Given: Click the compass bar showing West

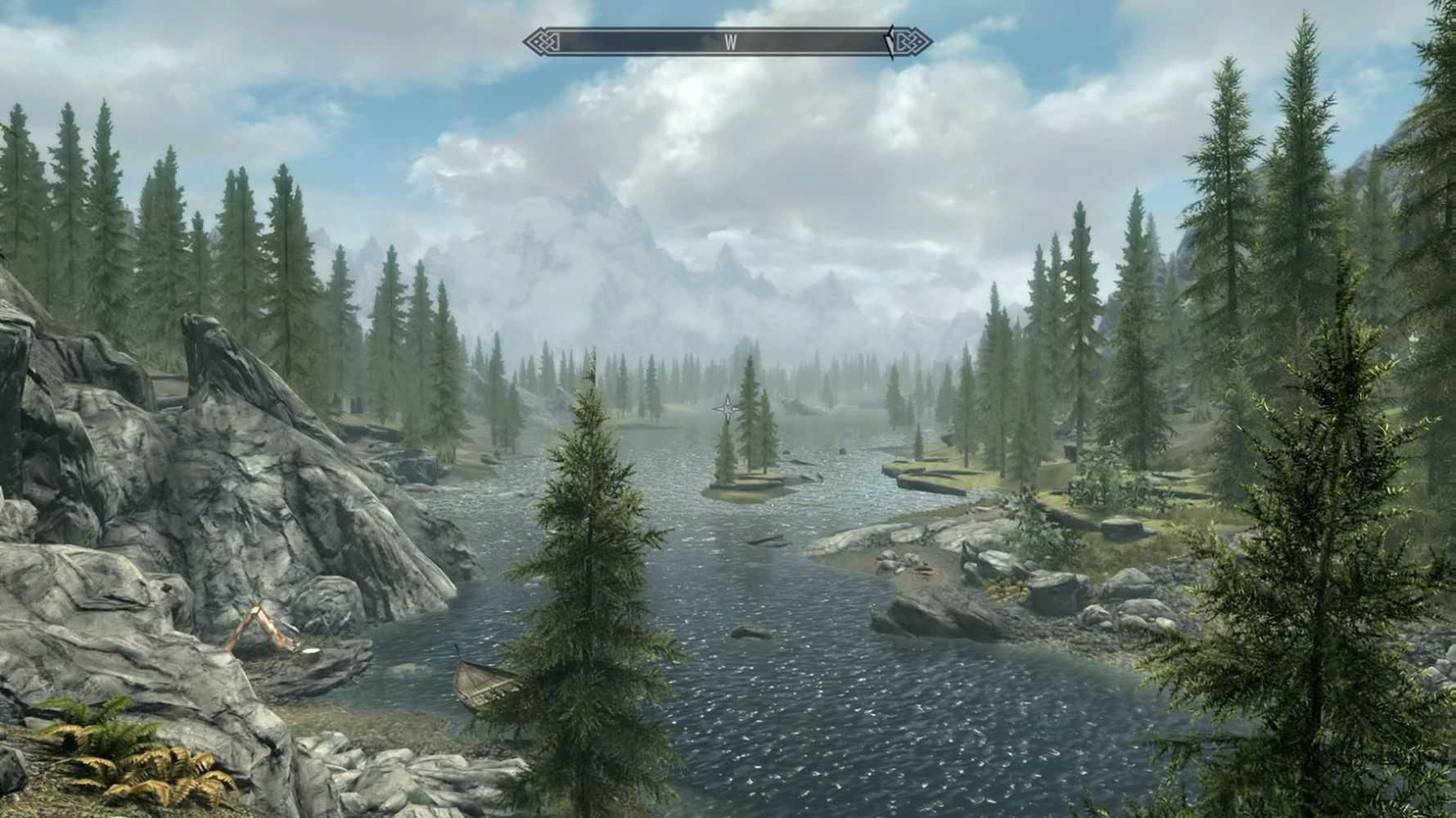Looking at the screenshot, I should click(727, 43).
